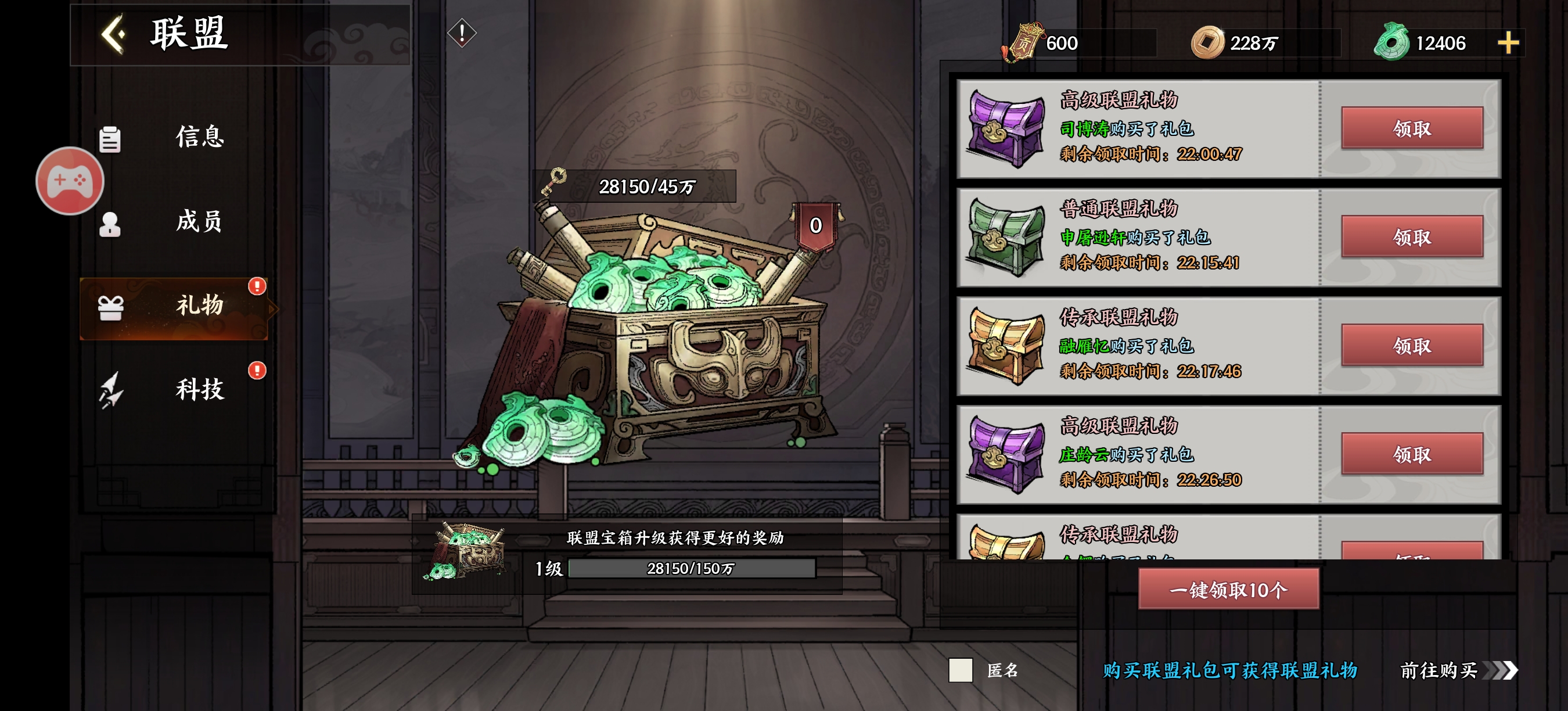Claim 庄龄云's 高级联盟礼物 gift
The height and width of the screenshot is (711, 1568).
point(1412,454)
